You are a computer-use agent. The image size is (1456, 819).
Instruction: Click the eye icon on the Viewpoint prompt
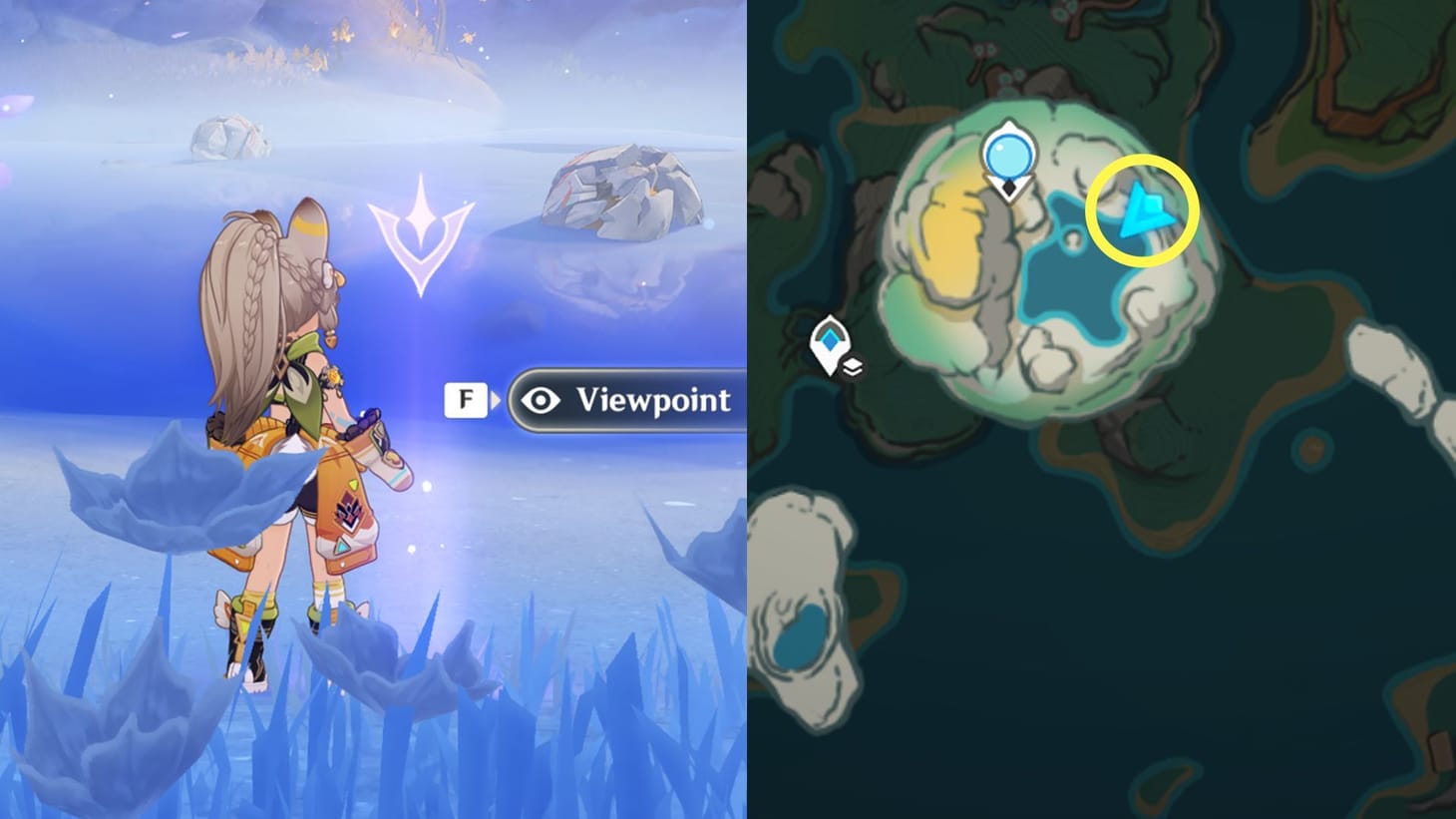pyautogui.click(x=539, y=399)
